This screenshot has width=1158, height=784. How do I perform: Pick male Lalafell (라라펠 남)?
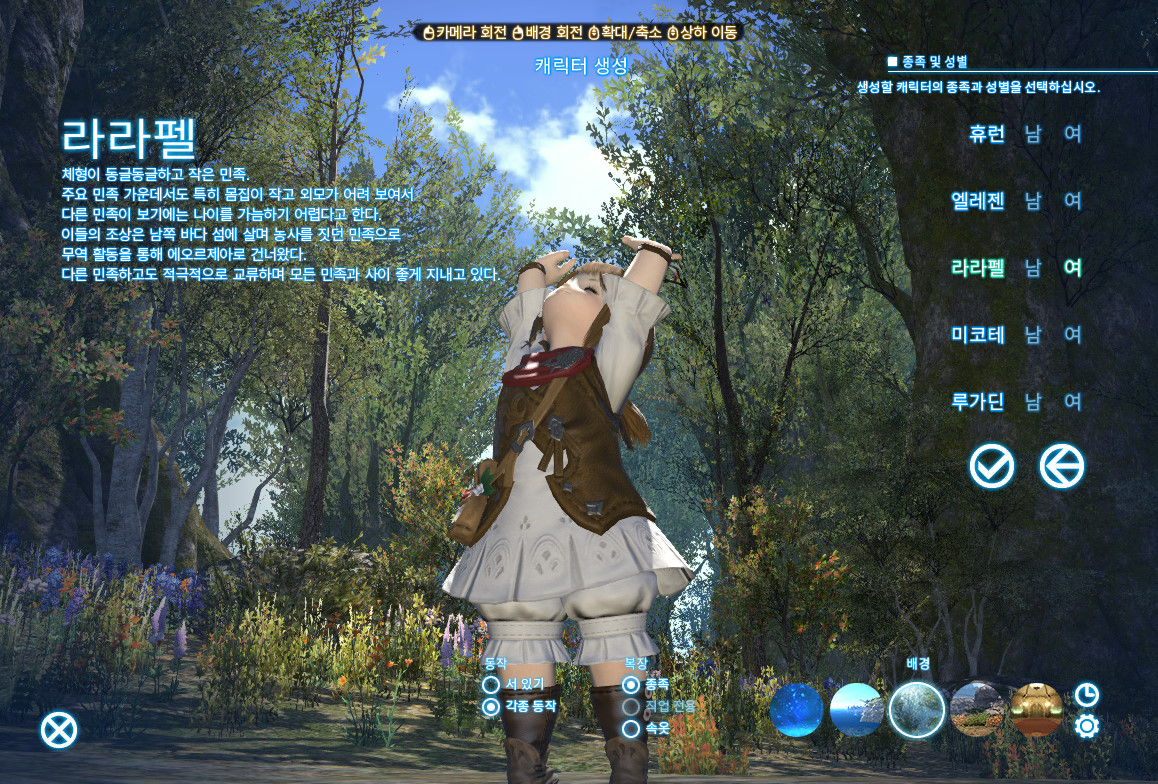(1033, 268)
